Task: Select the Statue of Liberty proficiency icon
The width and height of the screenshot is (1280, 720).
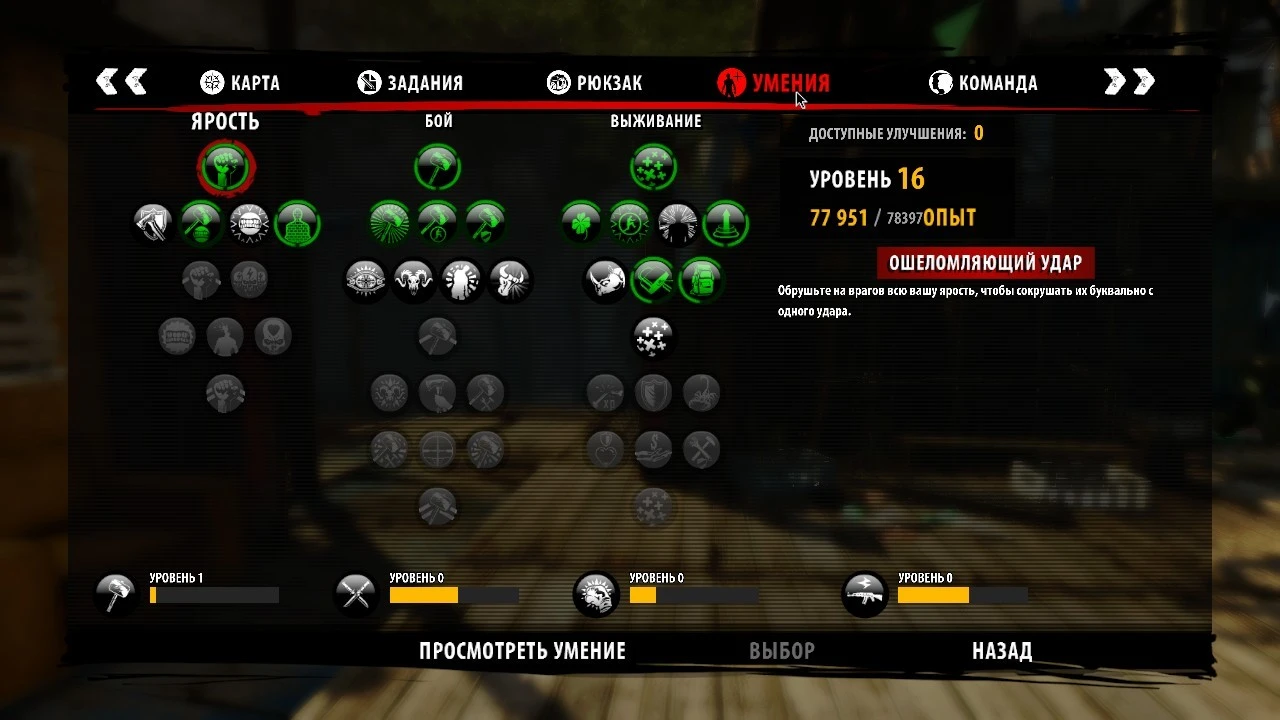Action: pyautogui.click(x=597, y=592)
